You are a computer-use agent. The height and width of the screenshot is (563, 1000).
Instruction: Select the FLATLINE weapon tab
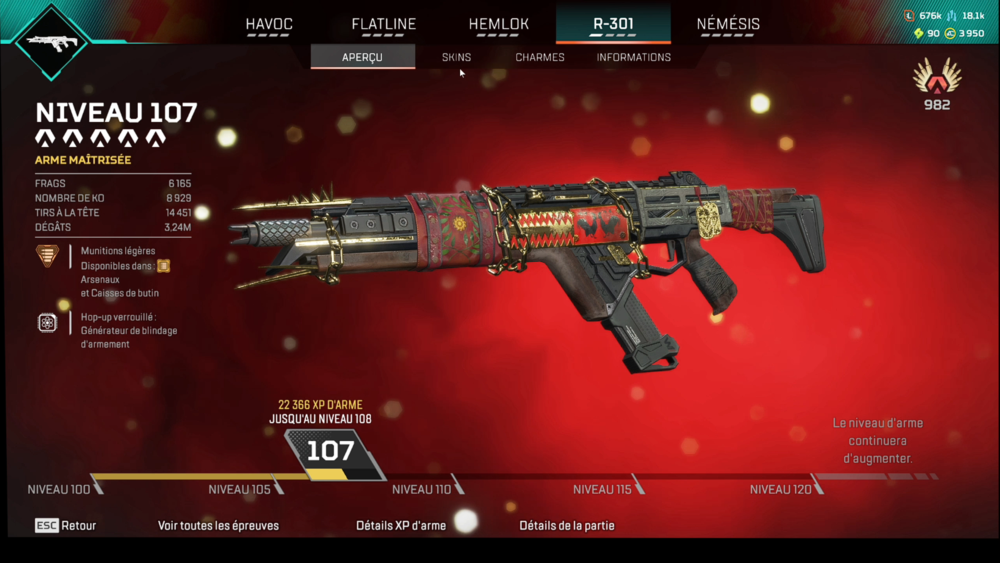[x=384, y=24]
